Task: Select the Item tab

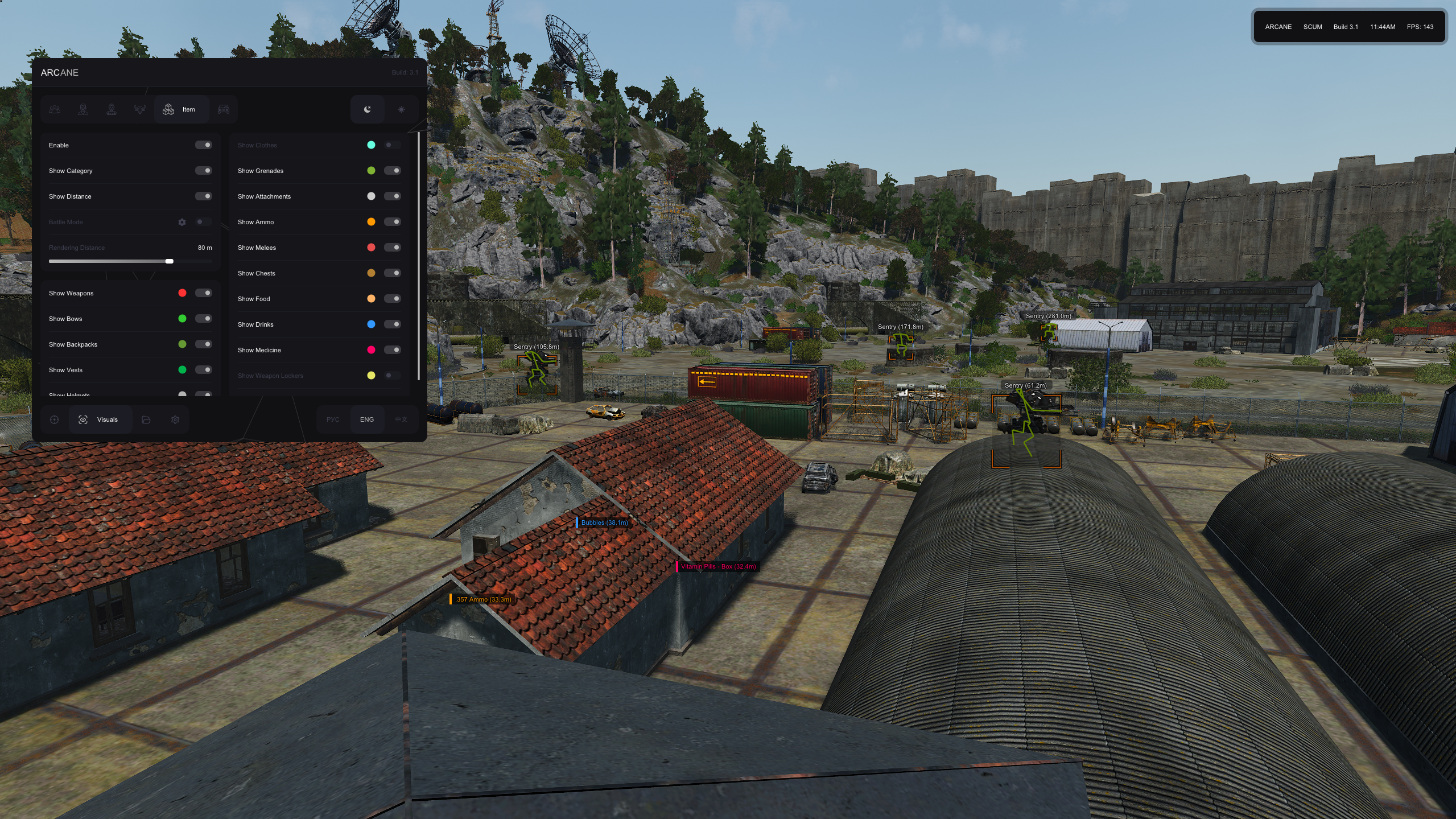Action: pos(180,109)
